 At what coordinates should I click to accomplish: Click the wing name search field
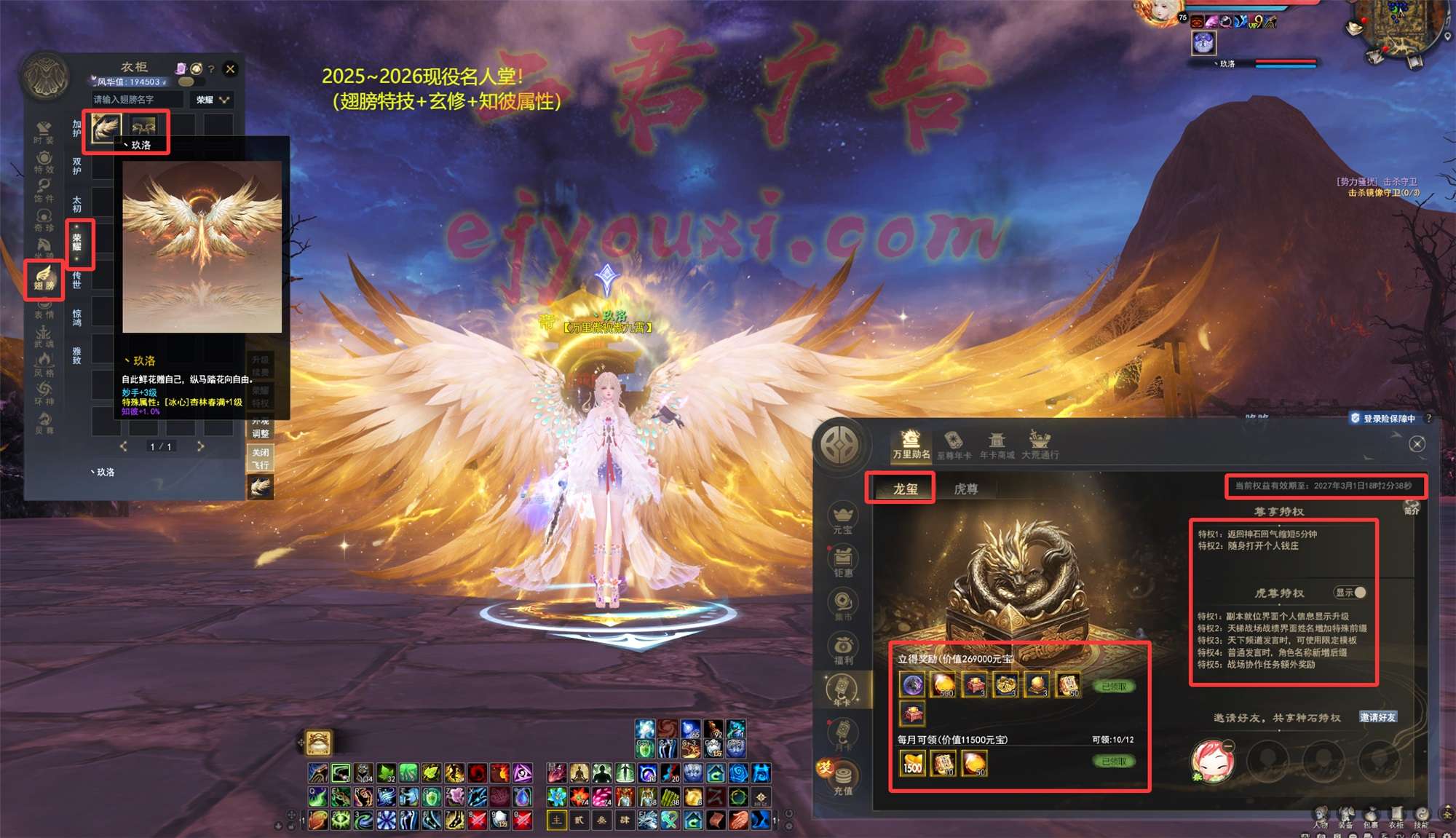tap(137, 100)
